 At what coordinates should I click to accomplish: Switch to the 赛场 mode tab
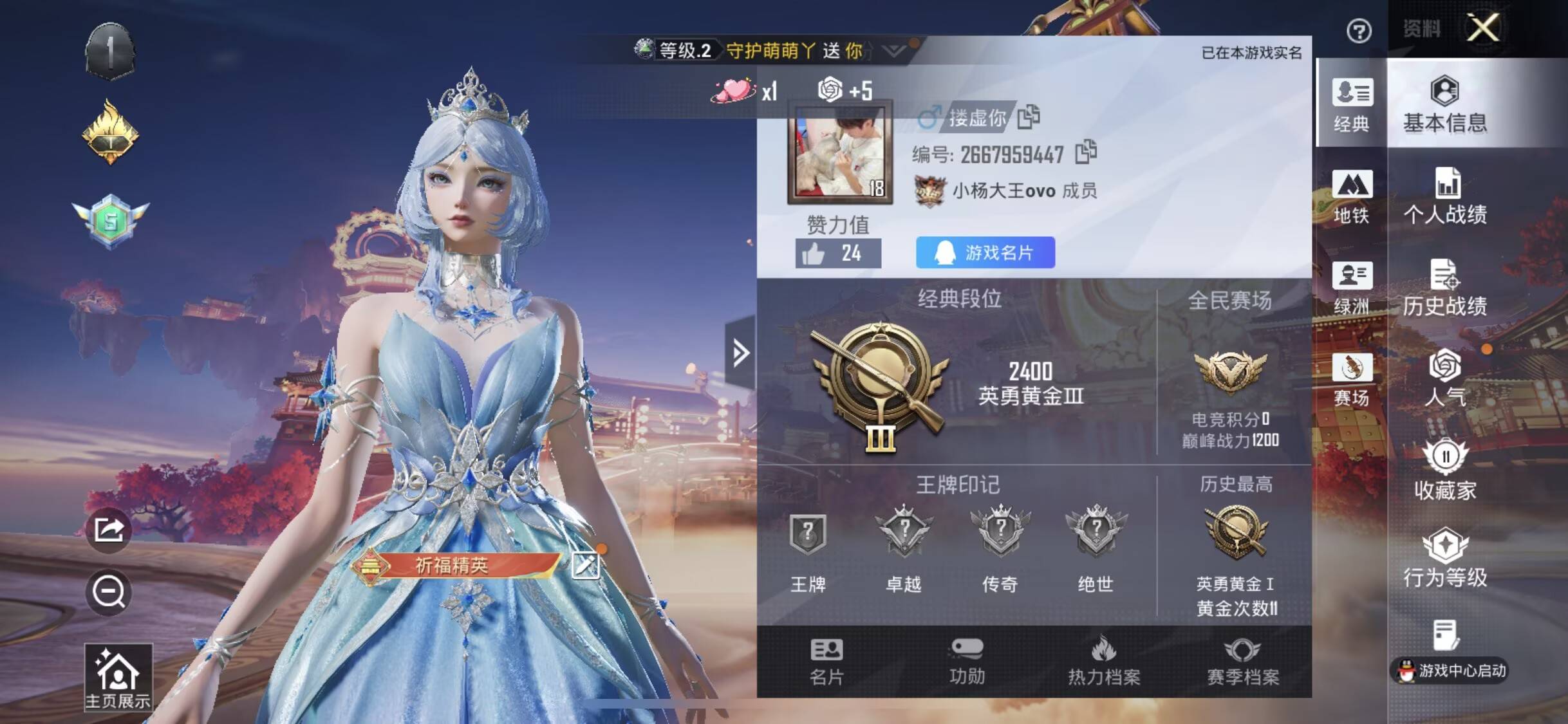point(1352,380)
